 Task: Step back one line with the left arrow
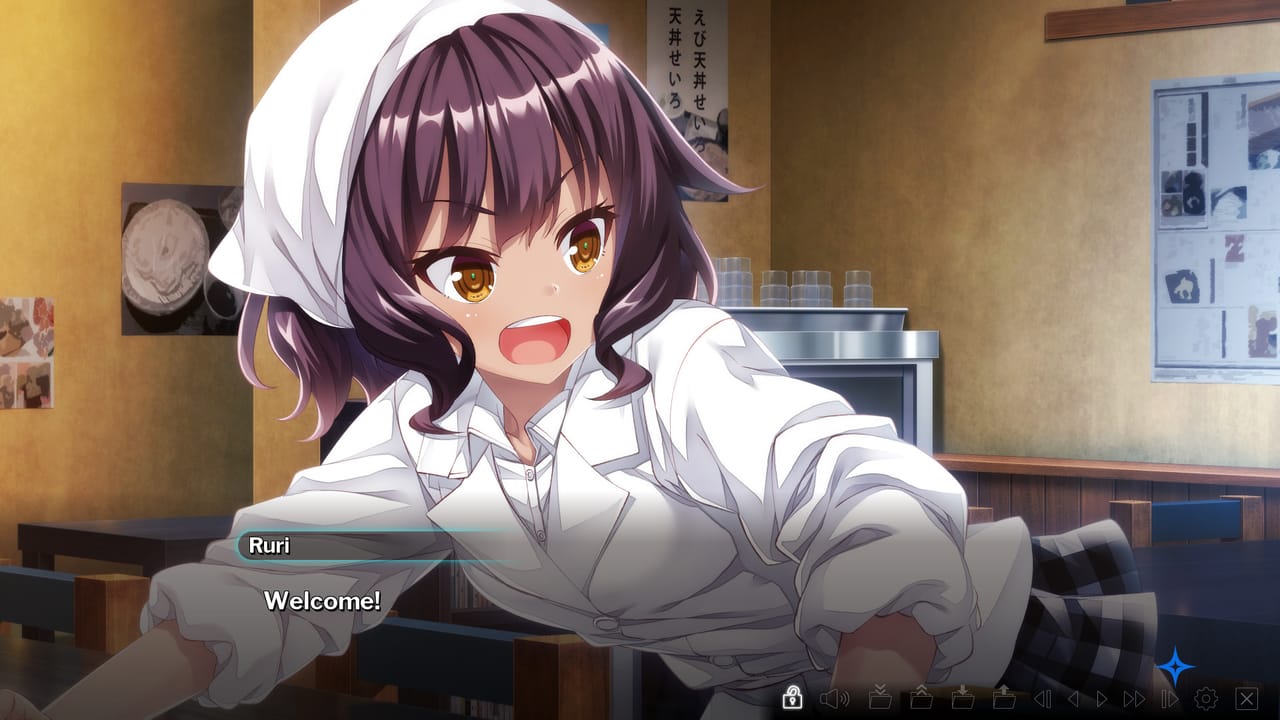click(1073, 700)
